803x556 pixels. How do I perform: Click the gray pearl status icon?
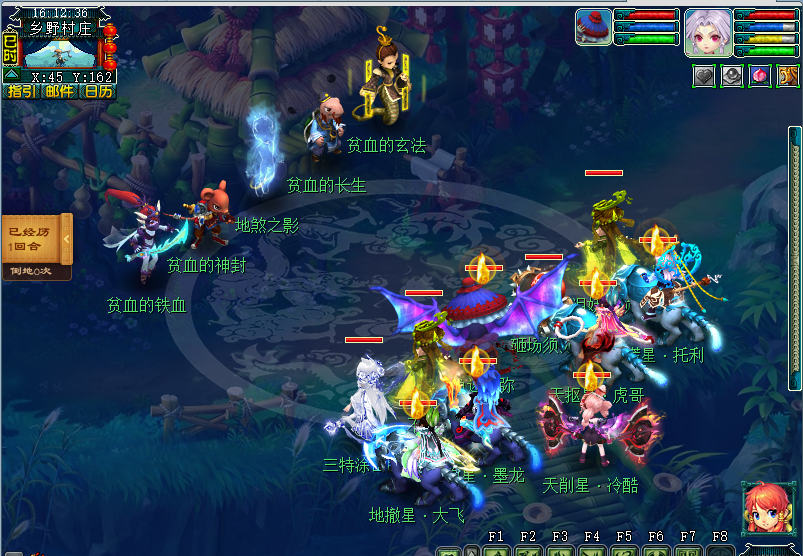[732, 76]
